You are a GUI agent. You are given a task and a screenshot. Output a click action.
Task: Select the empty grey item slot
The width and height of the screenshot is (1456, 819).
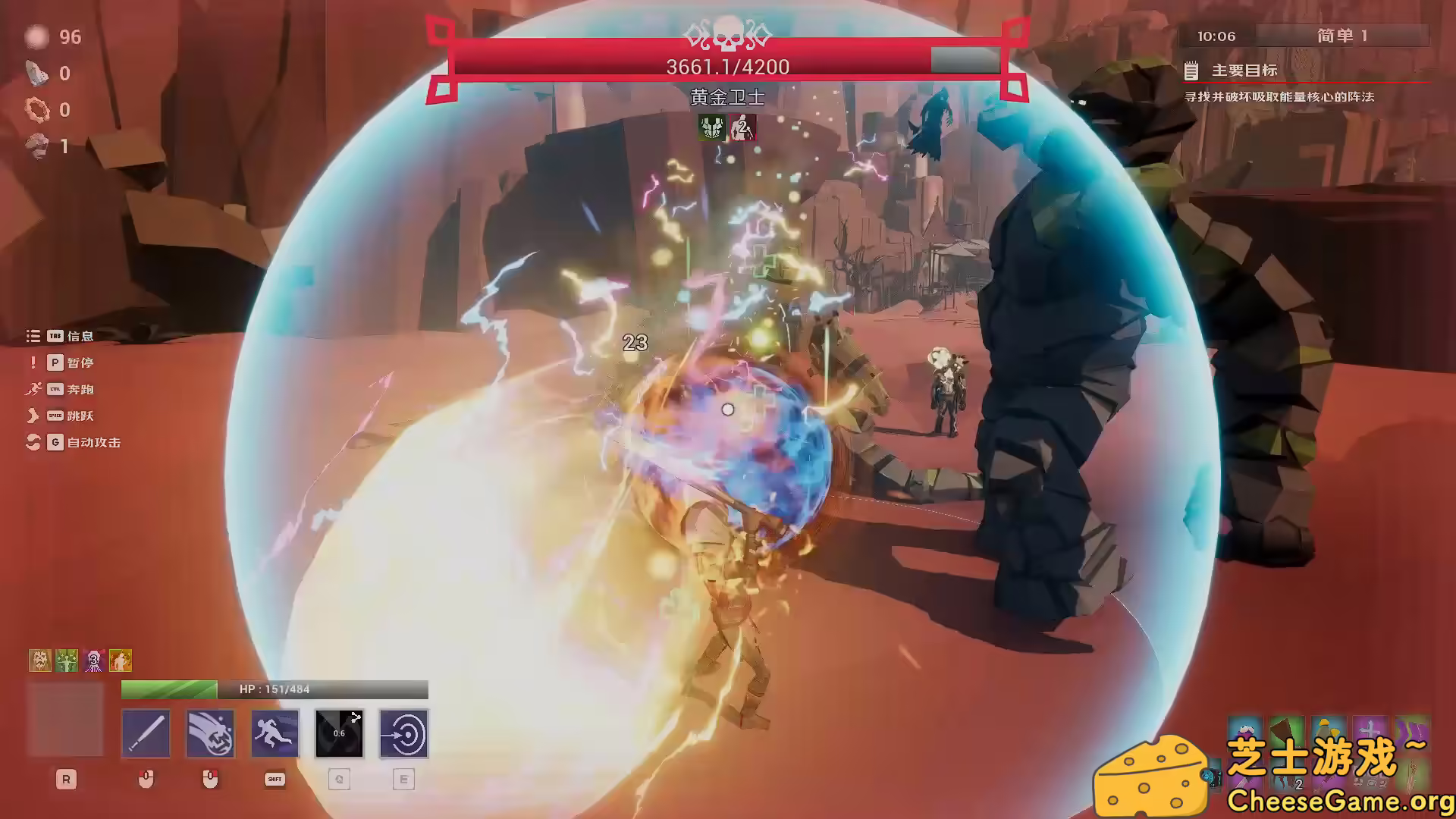pyautogui.click(x=65, y=720)
